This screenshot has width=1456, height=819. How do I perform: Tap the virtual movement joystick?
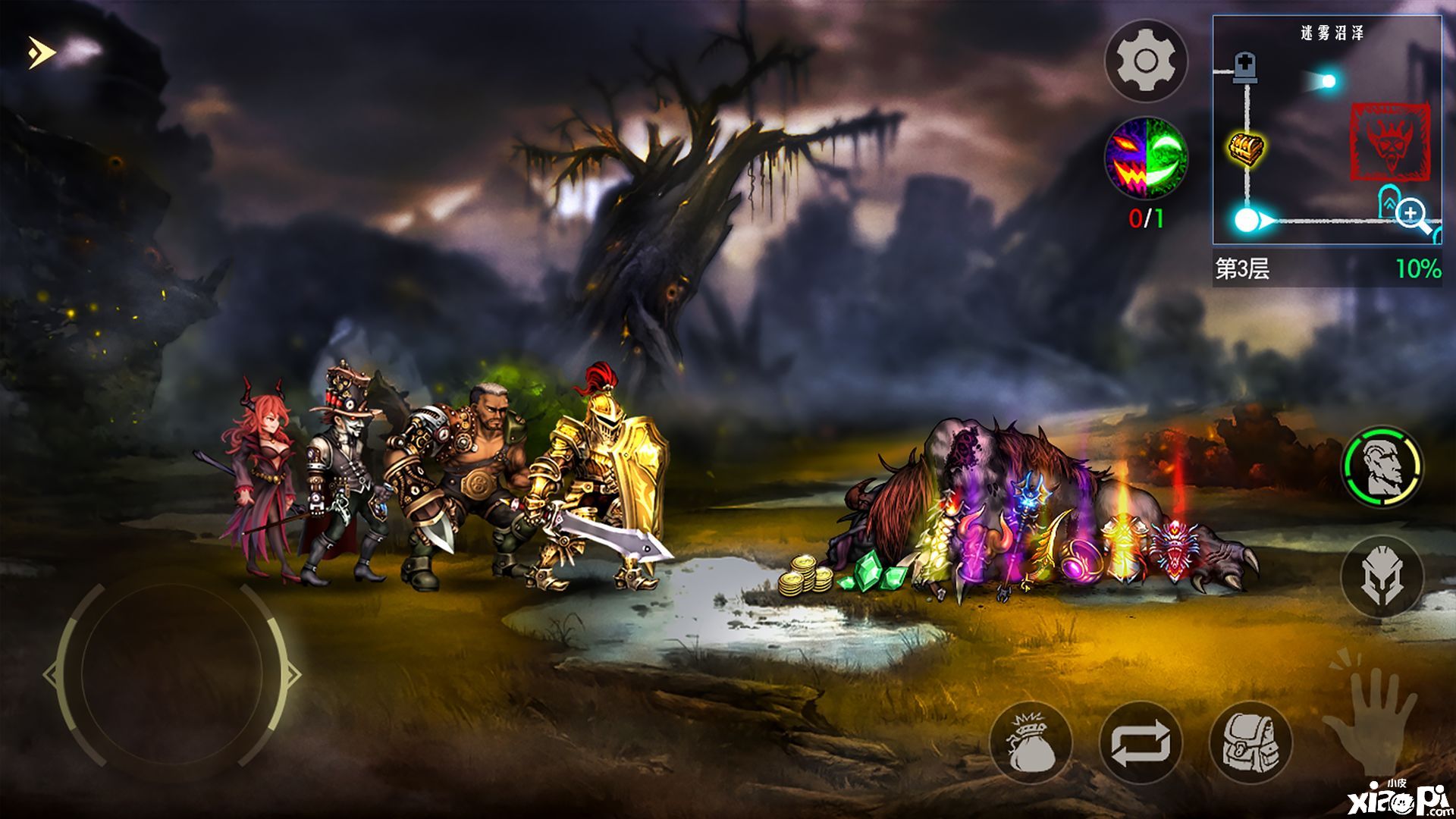coord(172,673)
